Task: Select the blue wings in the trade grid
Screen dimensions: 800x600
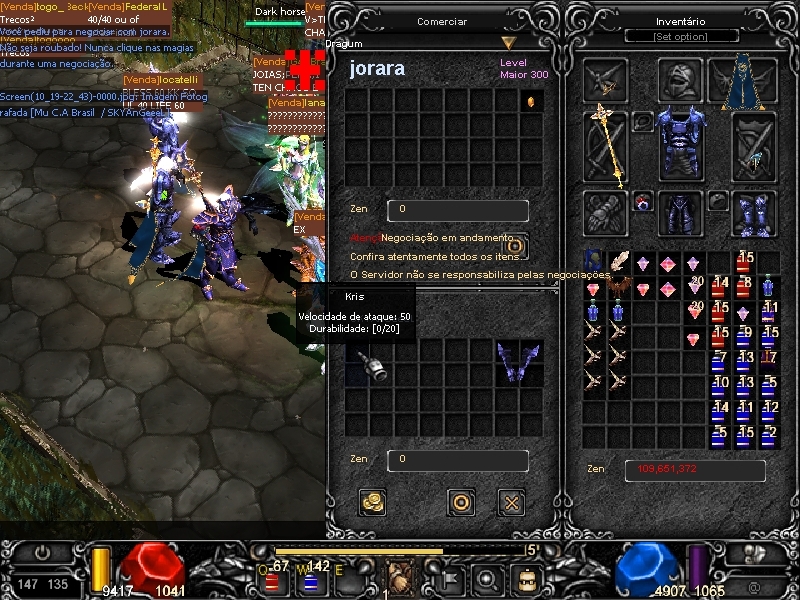Action: click(x=519, y=361)
